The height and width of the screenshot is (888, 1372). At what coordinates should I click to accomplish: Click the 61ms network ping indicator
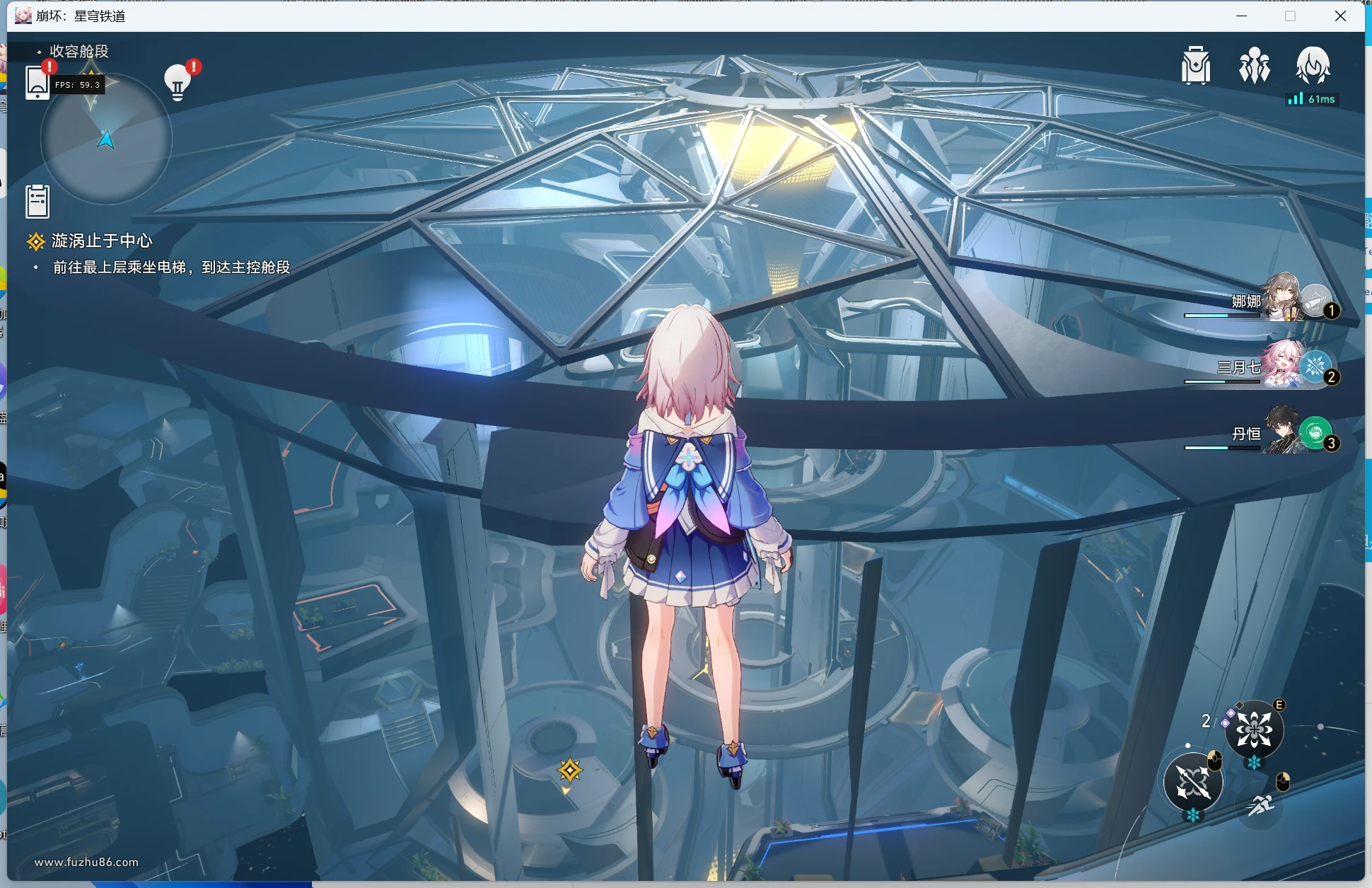coord(1313,99)
